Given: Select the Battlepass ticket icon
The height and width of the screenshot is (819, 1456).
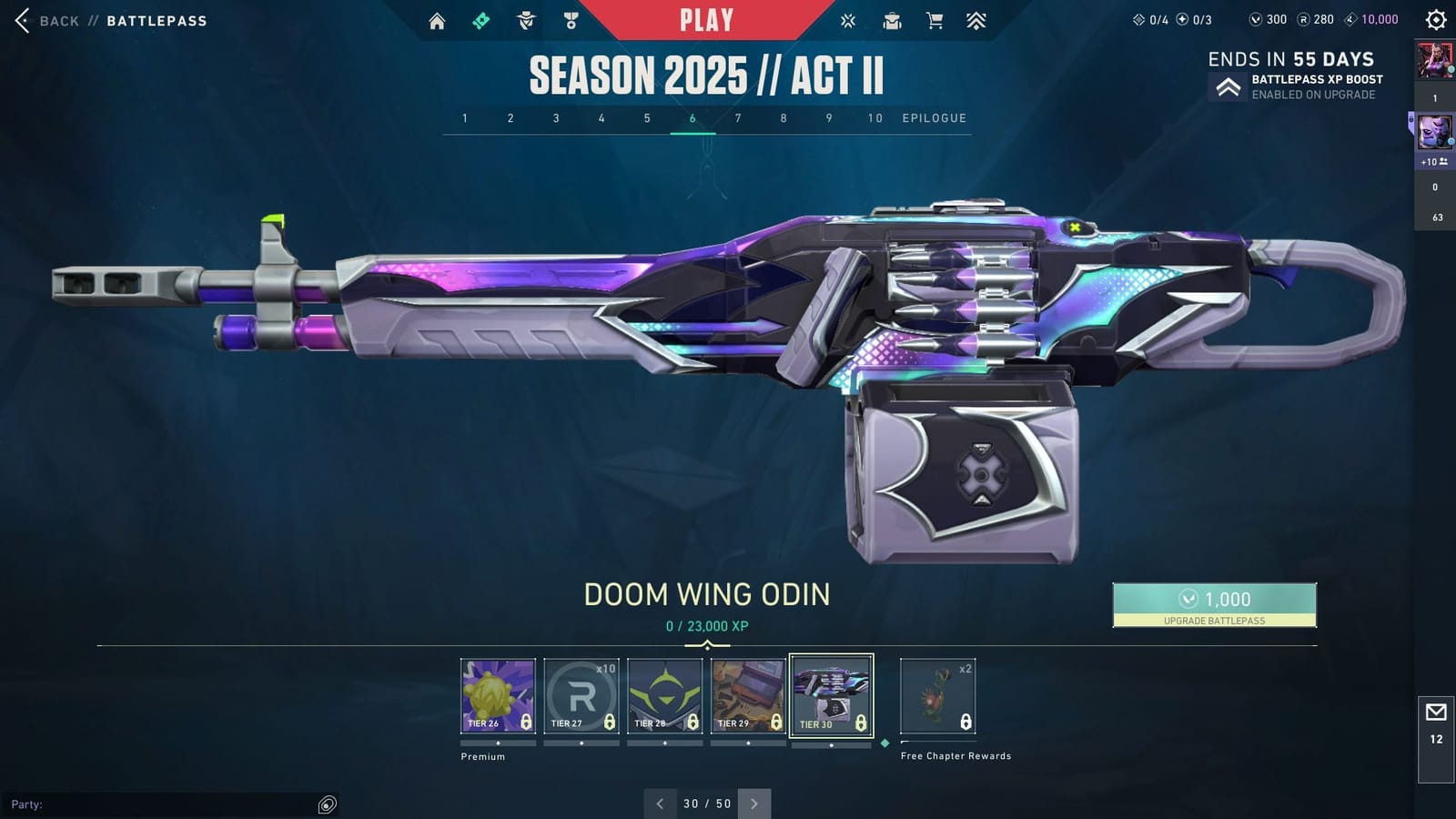Looking at the screenshot, I should 481,20.
